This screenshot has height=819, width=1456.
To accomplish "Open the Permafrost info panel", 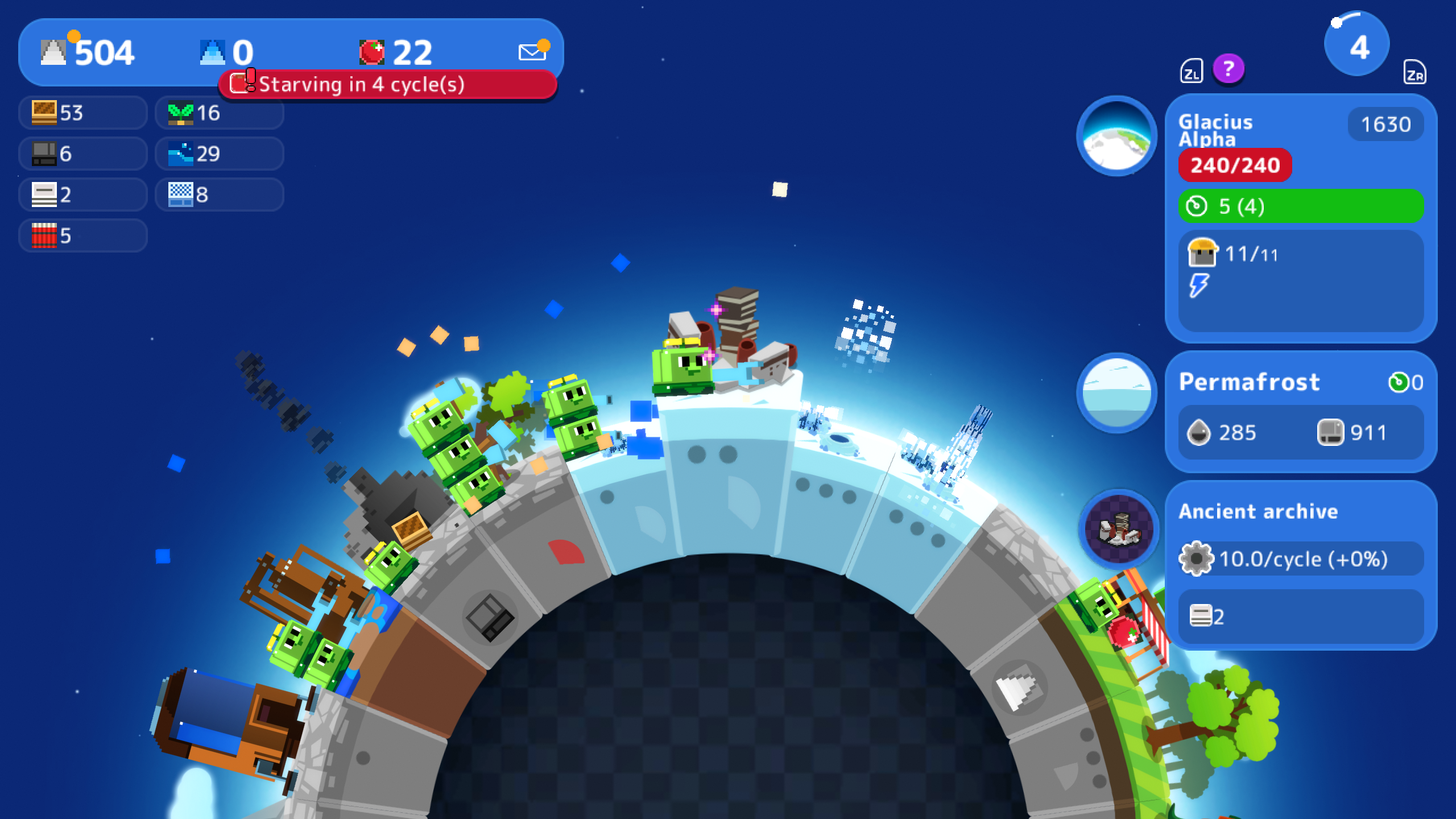I will 1300,412.
